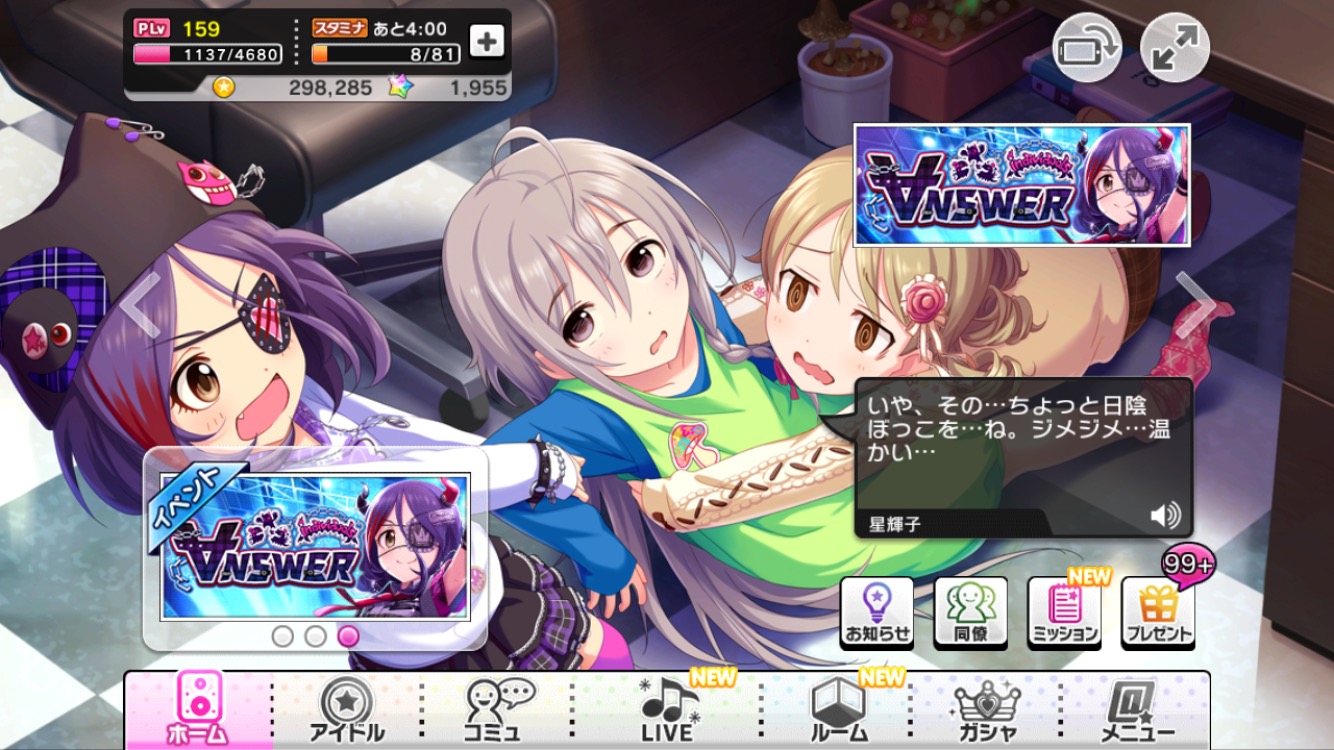Screen dimensions: 1334x750
Task: Open the ガシャ gacha menu
Action: point(987,708)
